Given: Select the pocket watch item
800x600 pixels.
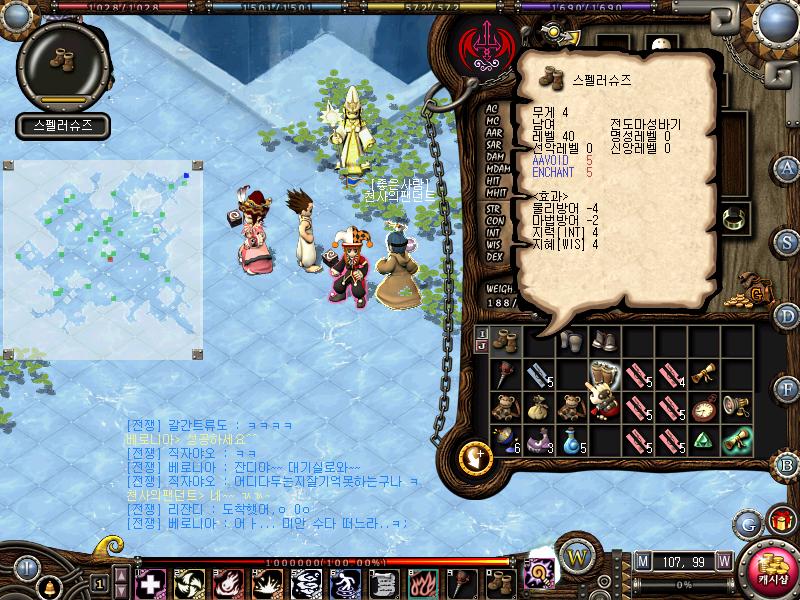Looking at the screenshot, I should coord(703,407).
